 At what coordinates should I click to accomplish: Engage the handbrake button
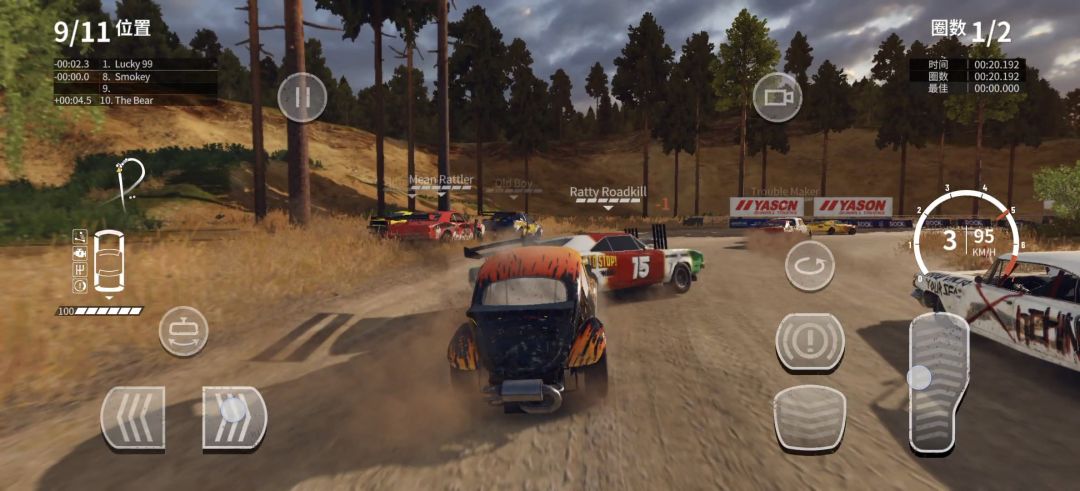pyautogui.click(x=810, y=342)
